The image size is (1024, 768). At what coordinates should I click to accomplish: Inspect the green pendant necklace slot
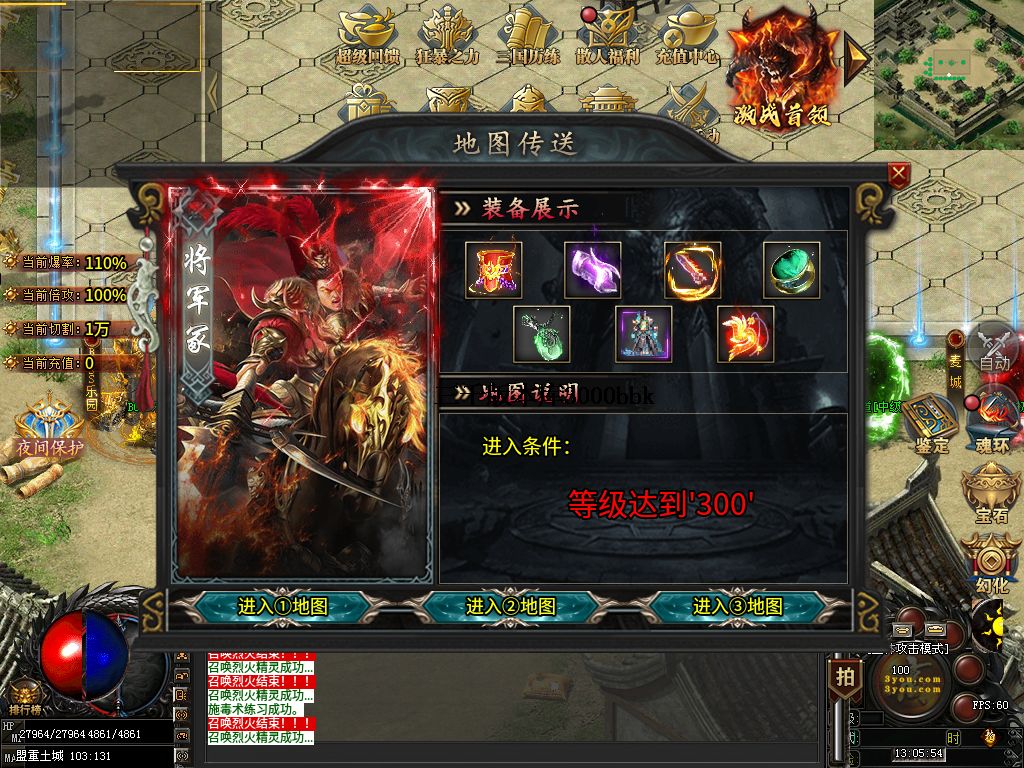click(542, 334)
